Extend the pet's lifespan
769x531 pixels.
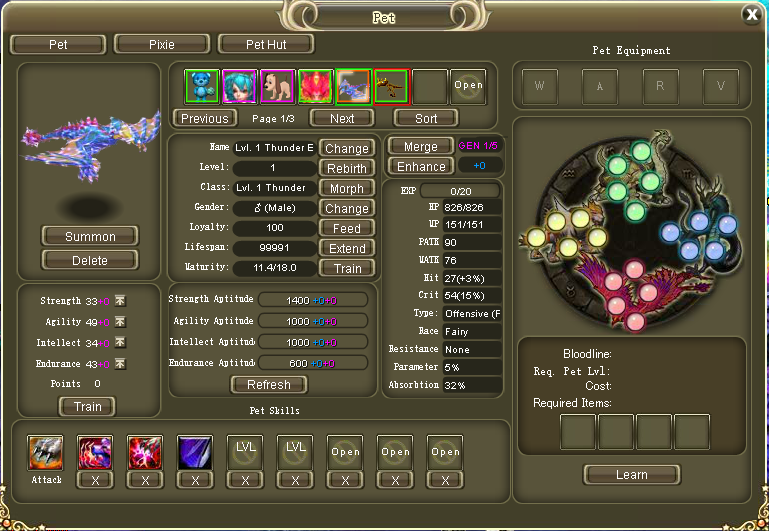click(347, 248)
